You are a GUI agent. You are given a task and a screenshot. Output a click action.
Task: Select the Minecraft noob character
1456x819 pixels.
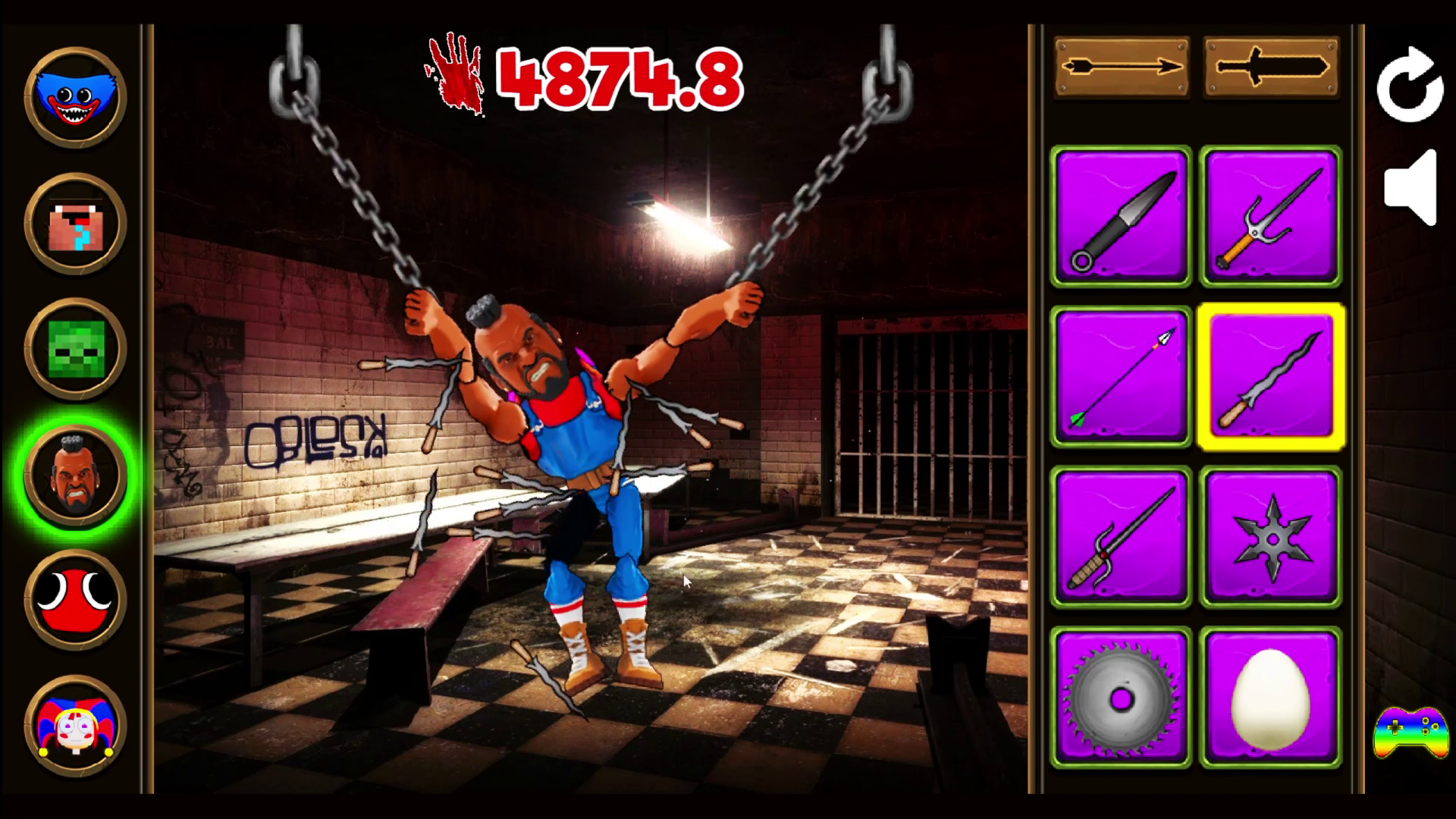tap(74, 224)
